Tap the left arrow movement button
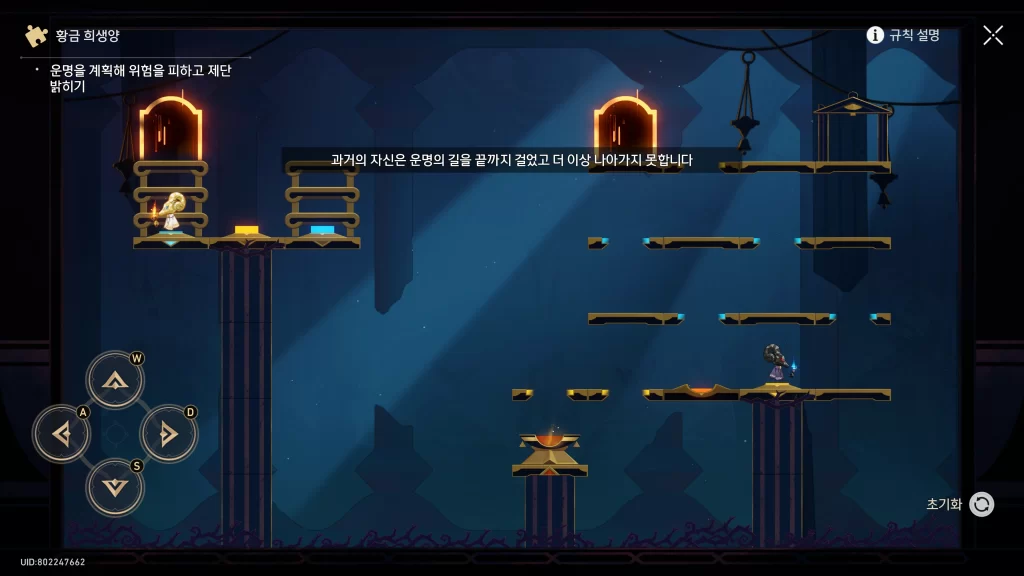 62,434
